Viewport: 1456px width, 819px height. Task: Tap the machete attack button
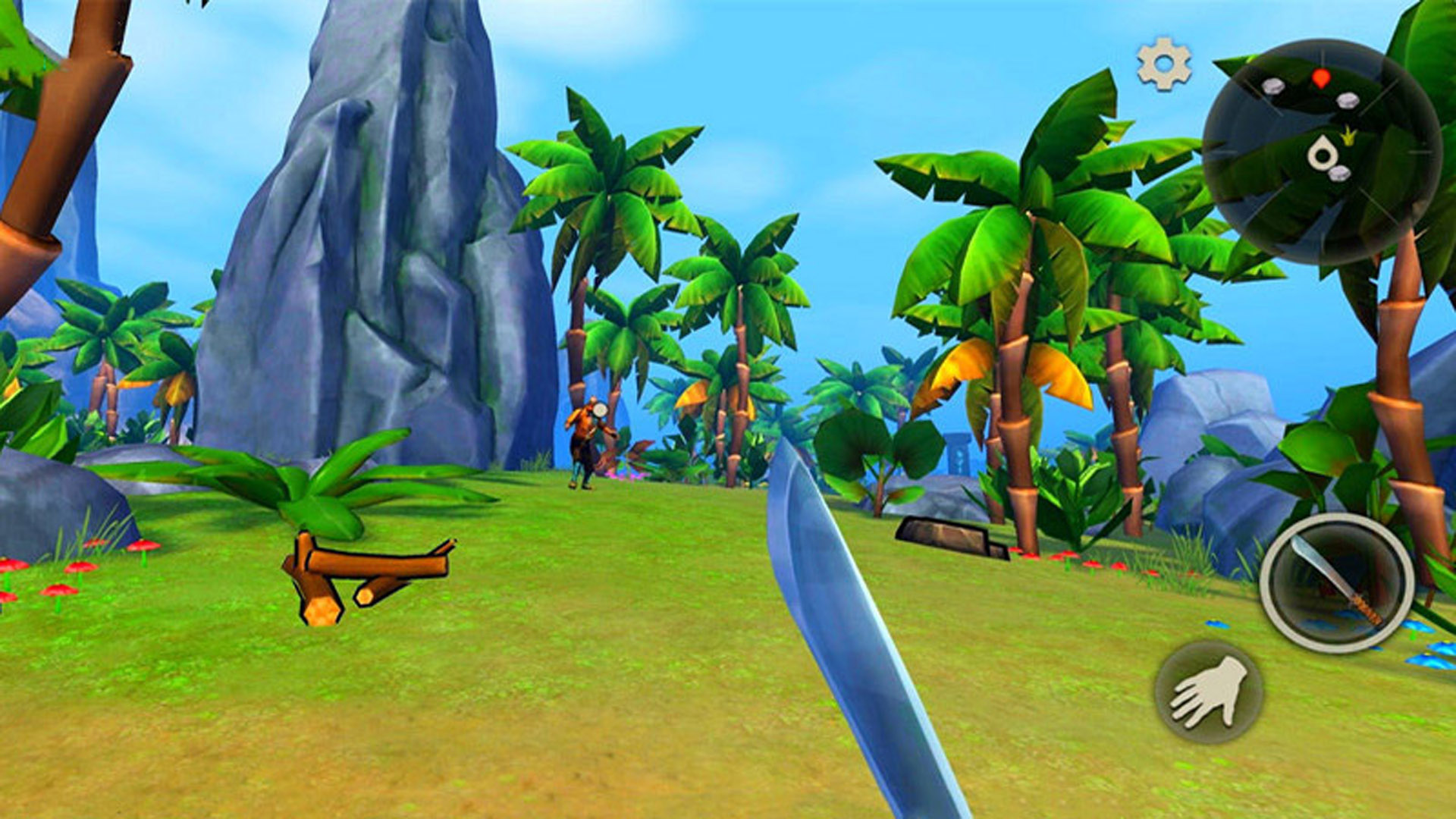click(1336, 582)
